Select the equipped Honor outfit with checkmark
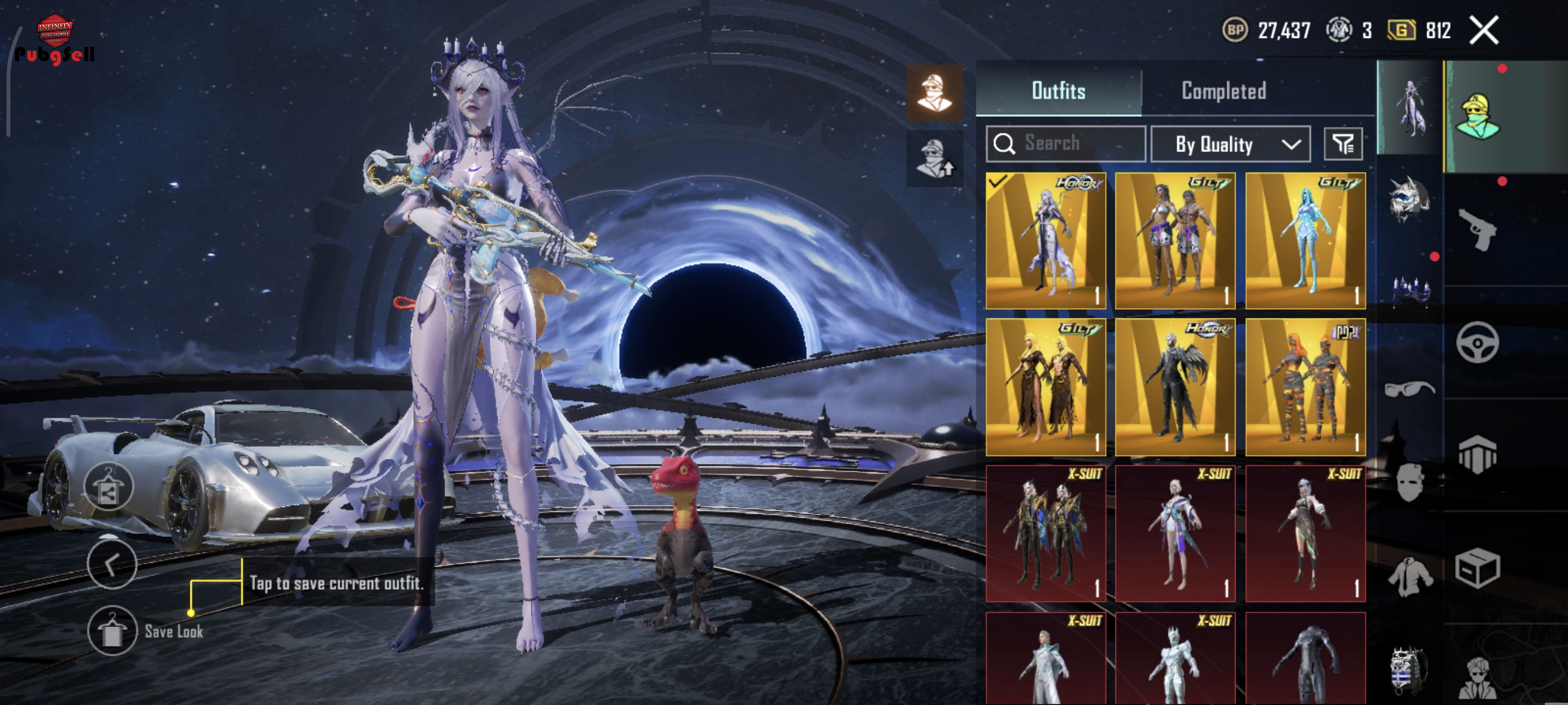The image size is (1568, 705). (x=1045, y=241)
